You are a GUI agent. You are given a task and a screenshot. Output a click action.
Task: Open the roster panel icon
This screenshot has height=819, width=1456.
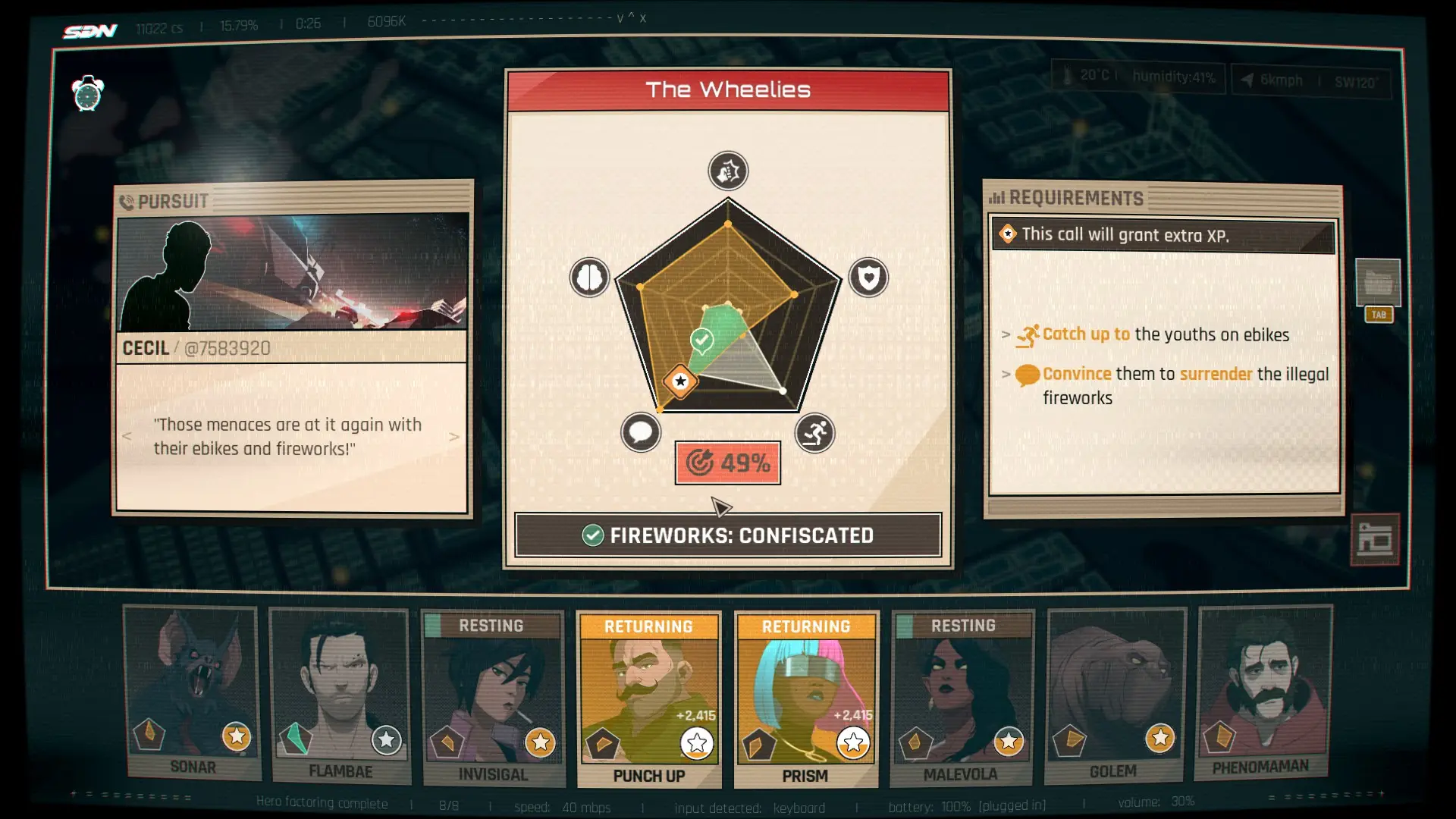point(1374,540)
